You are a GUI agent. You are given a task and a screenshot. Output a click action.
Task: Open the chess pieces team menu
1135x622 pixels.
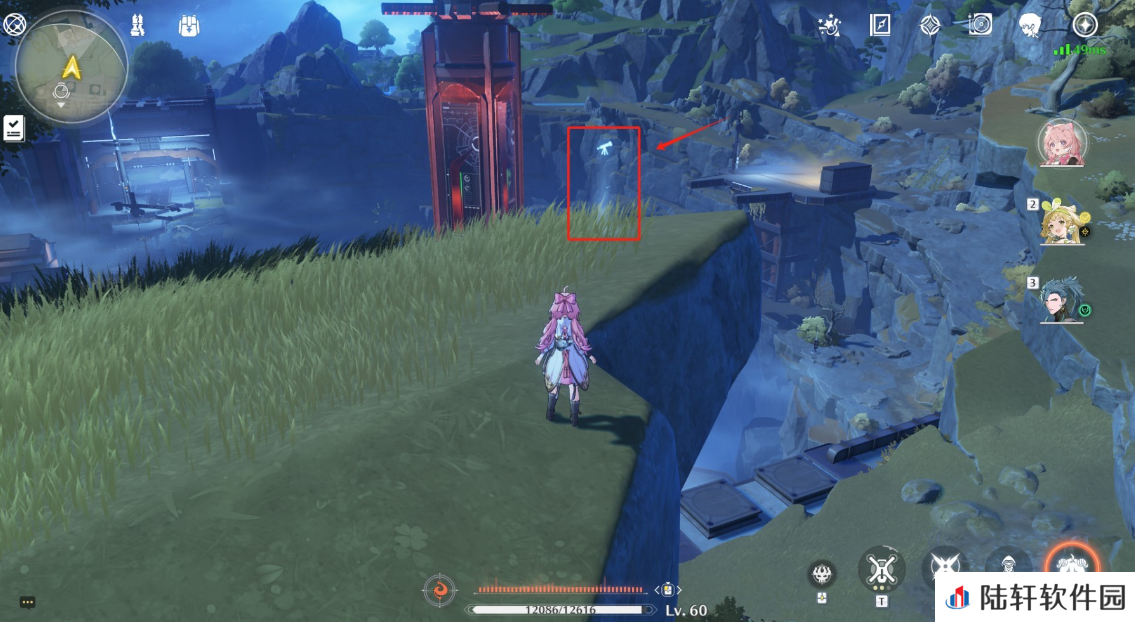(137, 26)
